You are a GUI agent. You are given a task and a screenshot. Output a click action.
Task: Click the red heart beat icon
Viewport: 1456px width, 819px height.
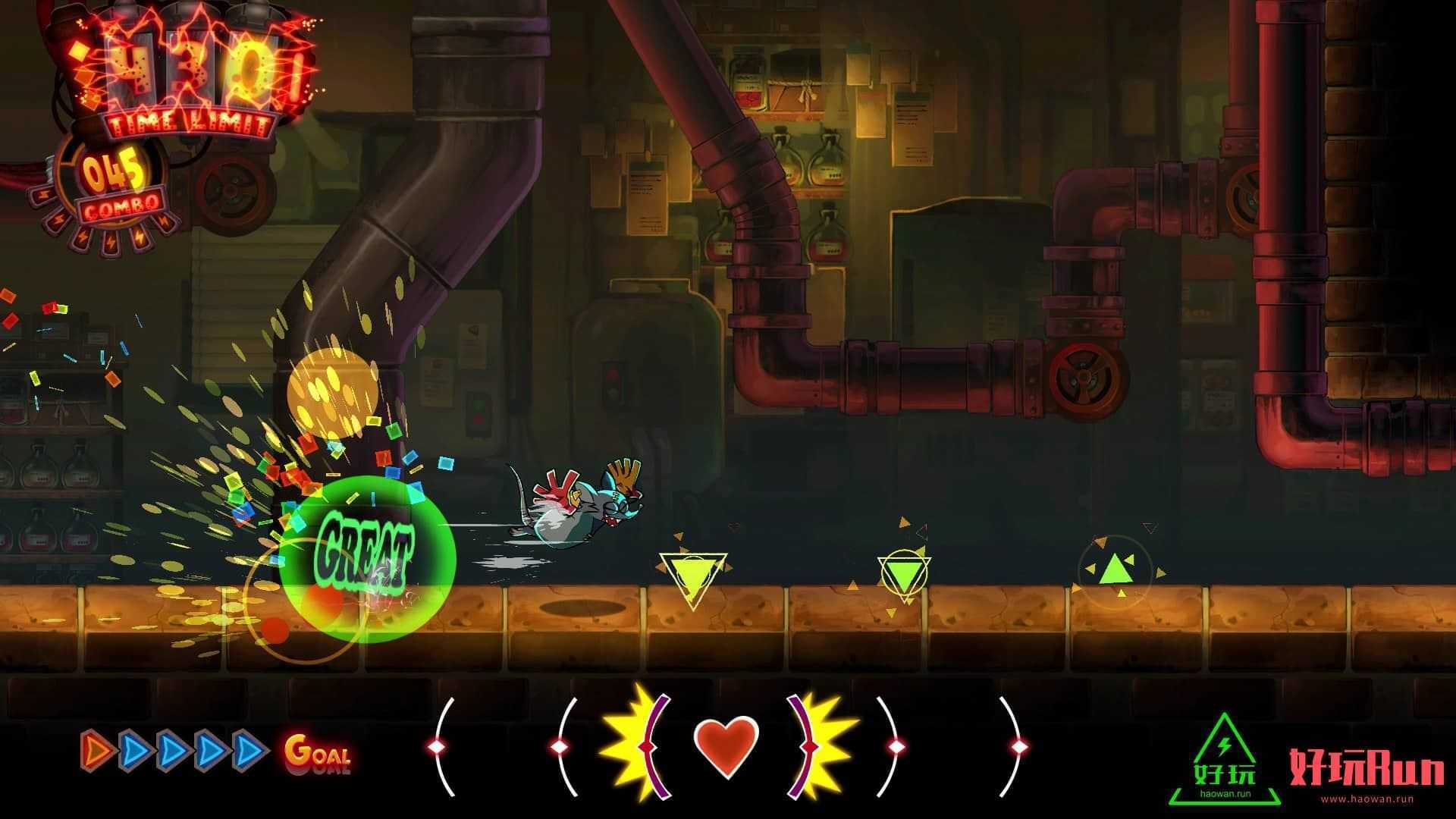click(726, 747)
